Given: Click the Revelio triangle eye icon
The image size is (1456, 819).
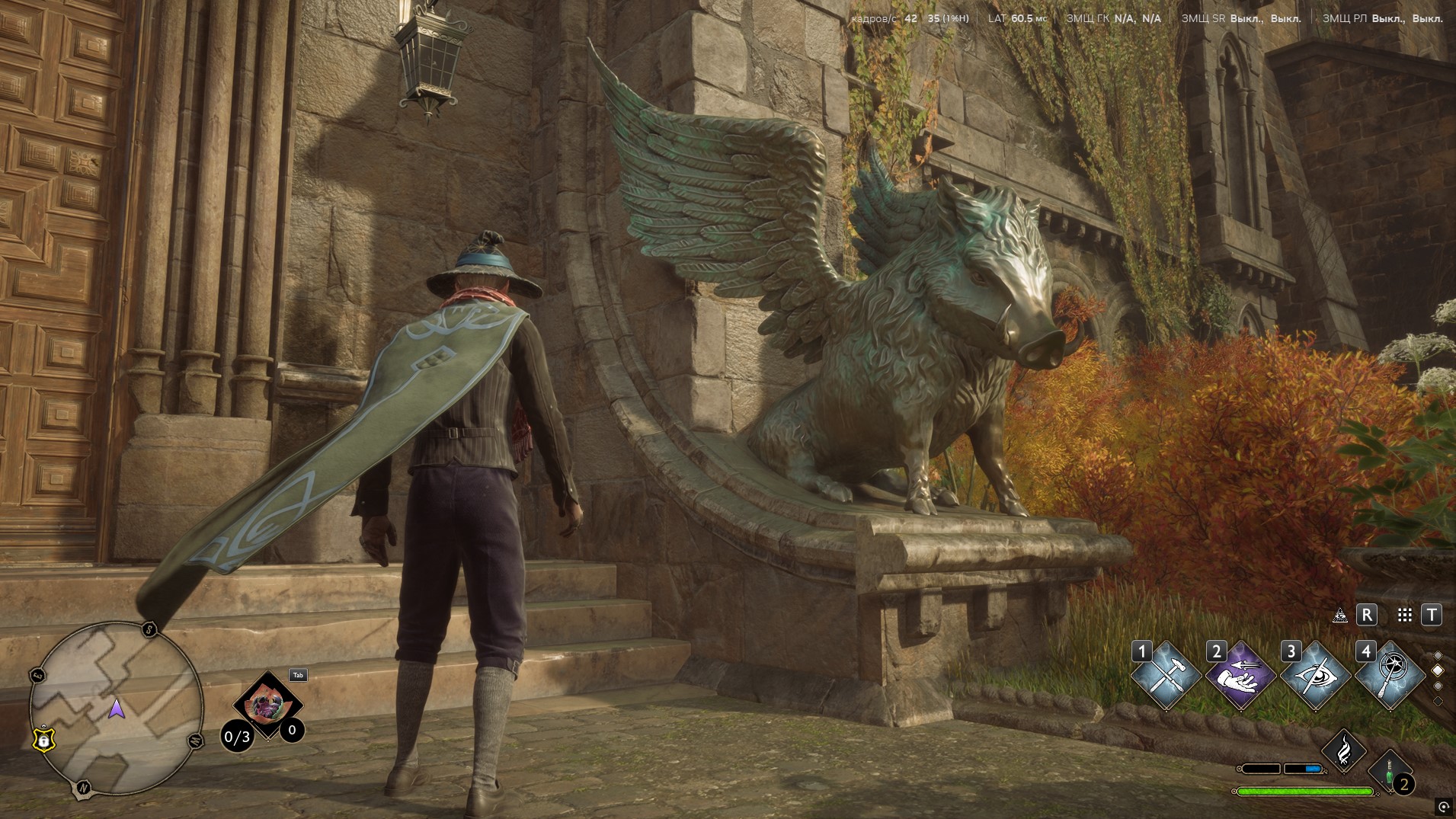Looking at the screenshot, I should (x=1339, y=616).
